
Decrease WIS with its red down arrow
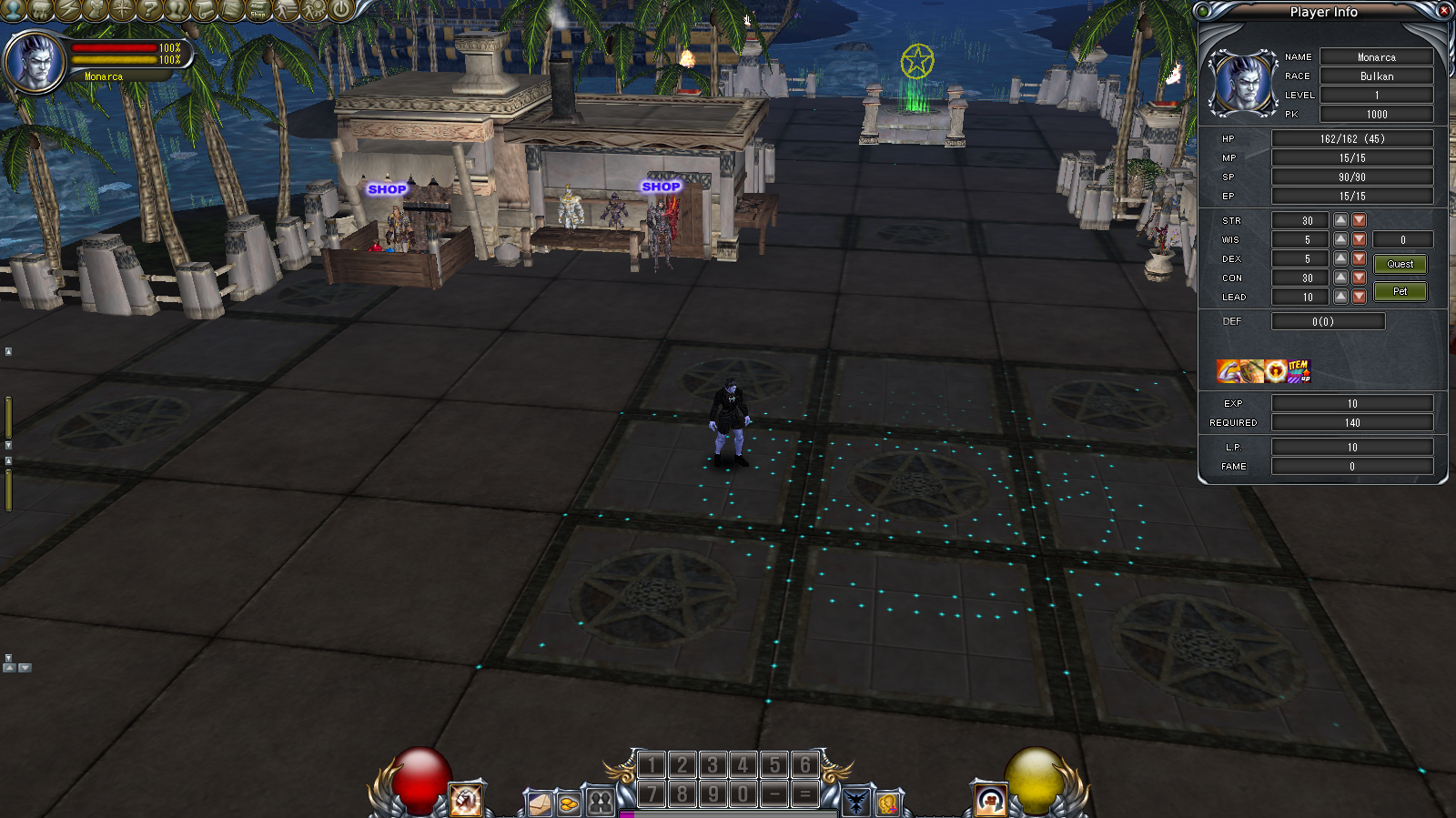pyautogui.click(x=1359, y=239)
